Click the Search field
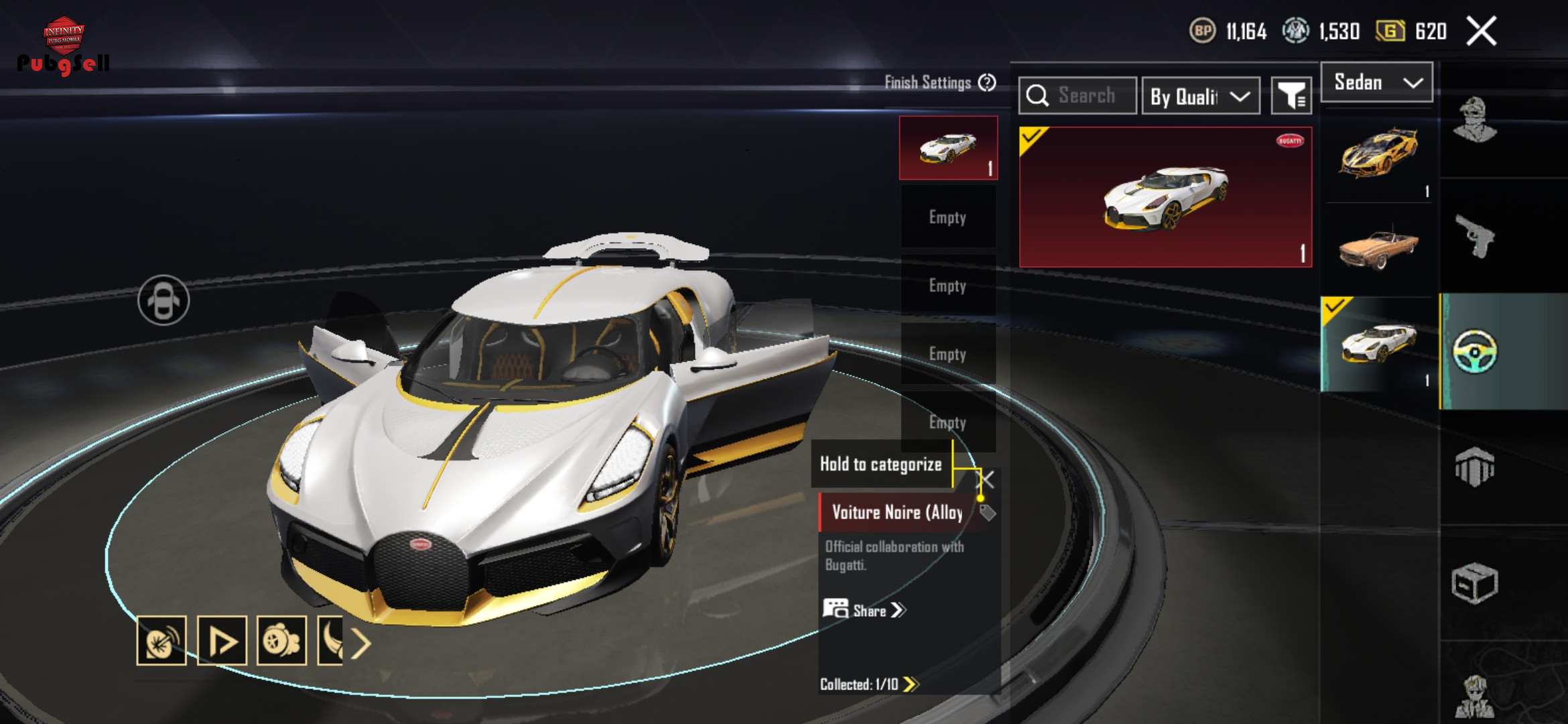Viewport: 1568px width, 724px height. (1077, 96)
